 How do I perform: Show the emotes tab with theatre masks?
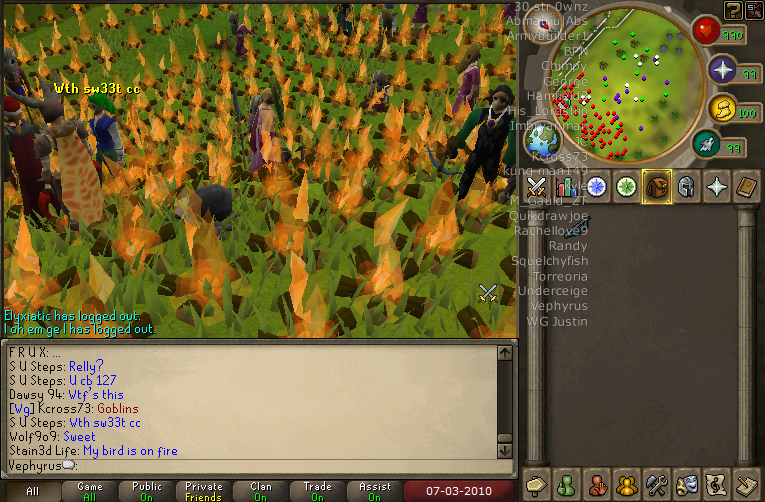687,483
